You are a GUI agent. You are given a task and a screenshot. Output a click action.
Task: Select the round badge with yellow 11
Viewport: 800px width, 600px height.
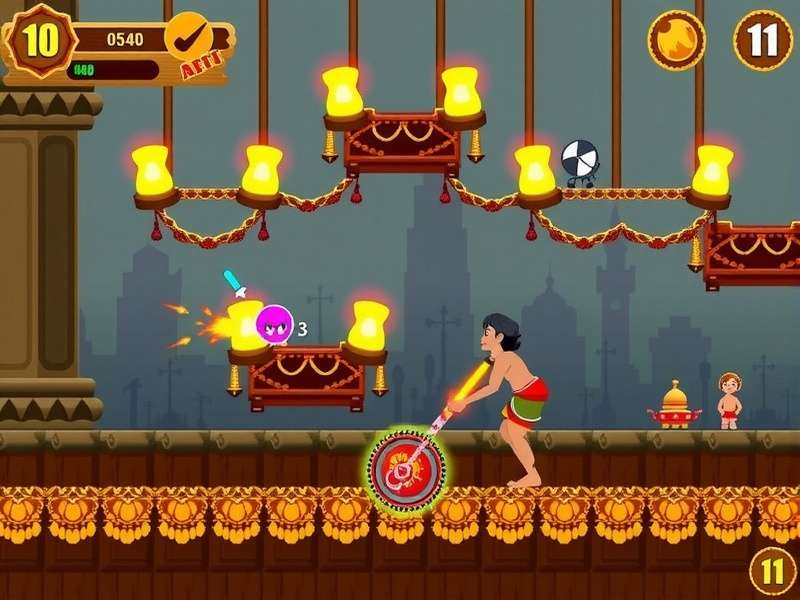pyautogui.click(x=773, y=571)
